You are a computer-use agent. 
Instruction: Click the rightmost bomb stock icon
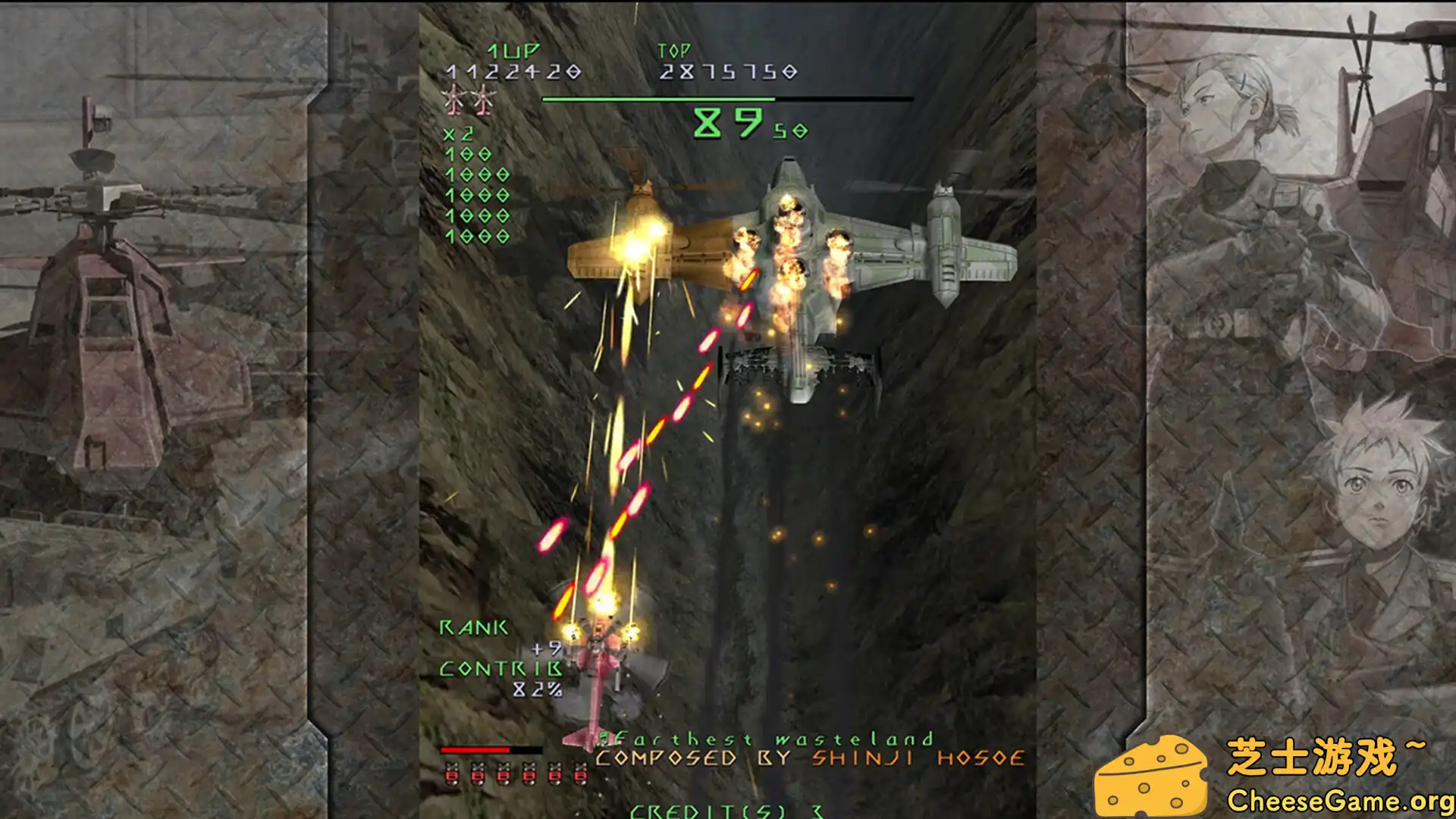pyautogui.click(x=580, y=775)
